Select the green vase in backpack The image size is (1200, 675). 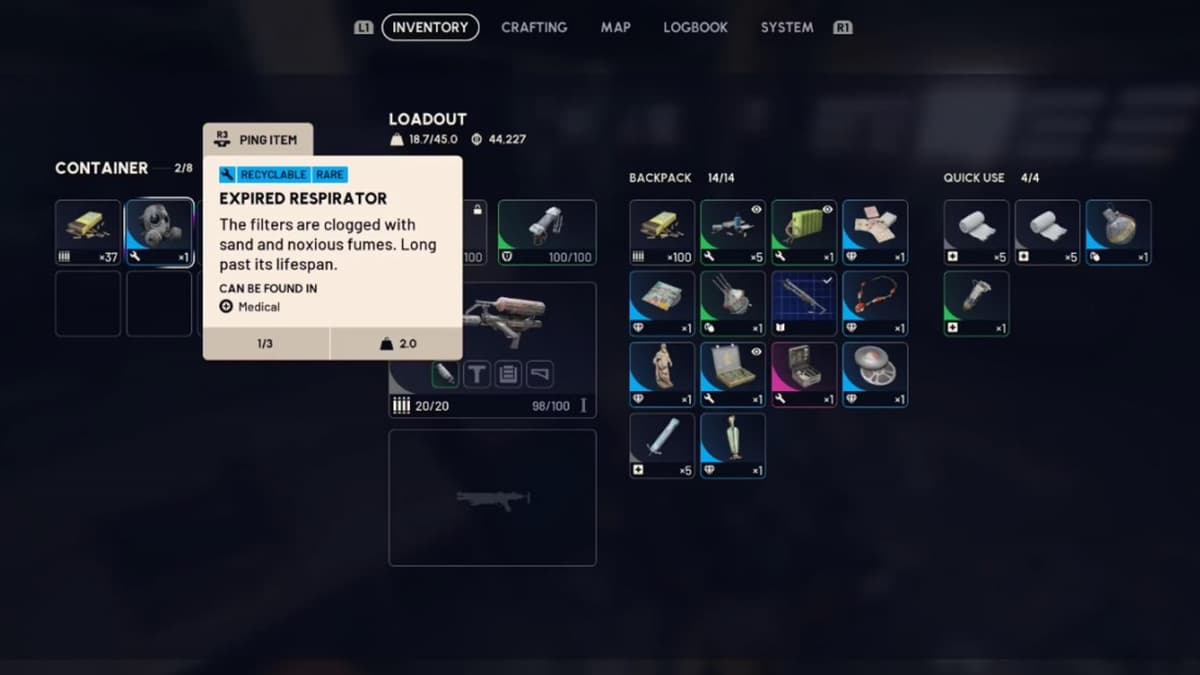point(733,445)
